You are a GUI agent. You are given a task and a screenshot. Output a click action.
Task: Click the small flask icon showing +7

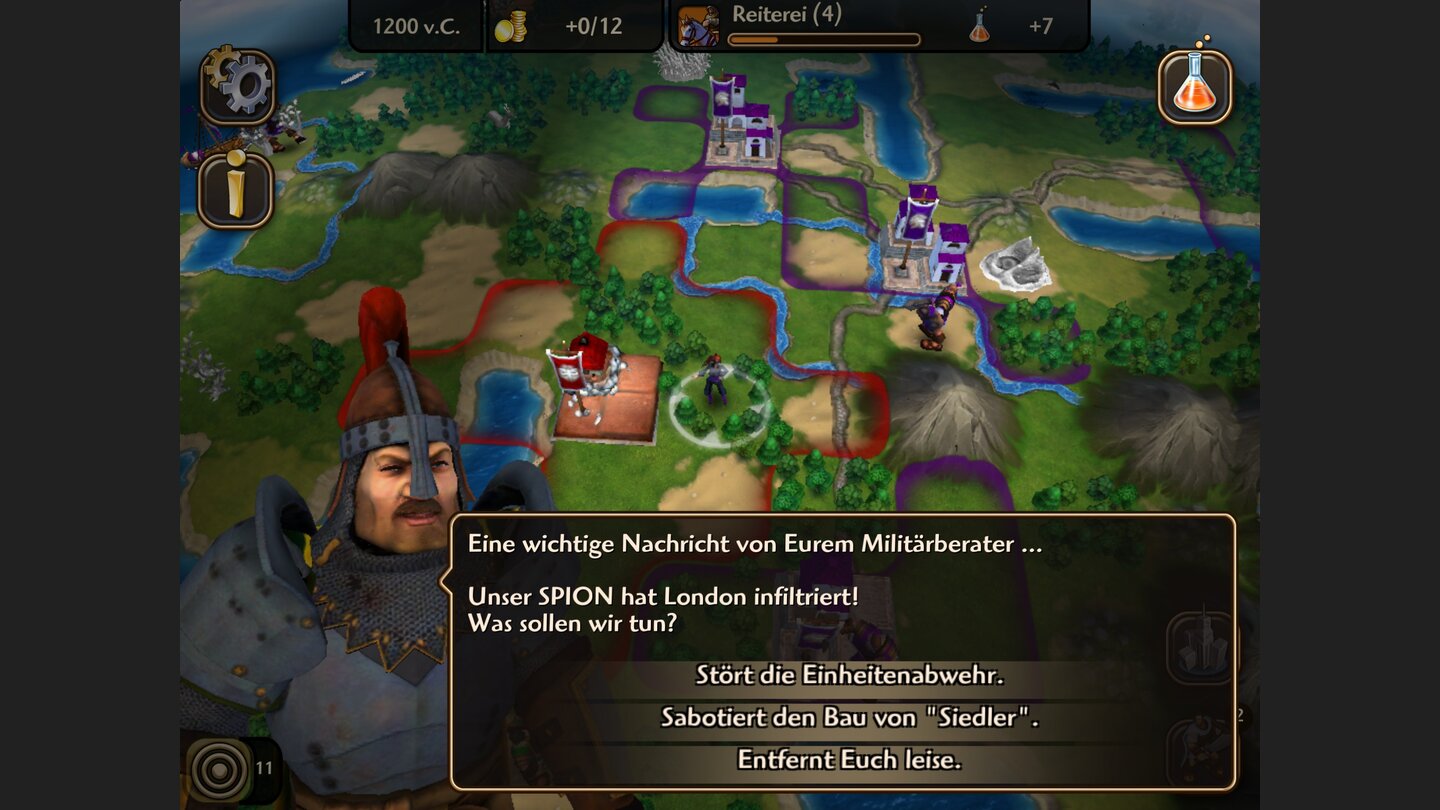pyautogui.click(x=978, y=30)
